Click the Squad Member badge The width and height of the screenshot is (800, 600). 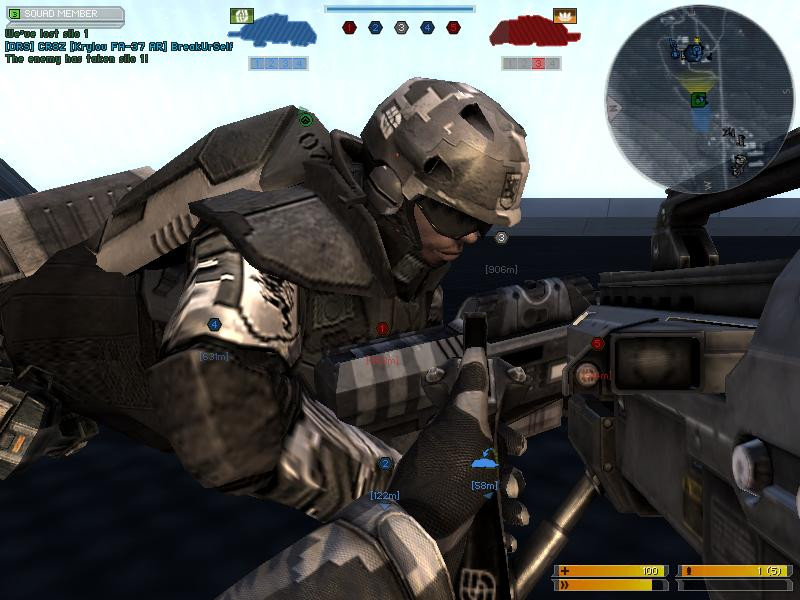point(65,15)
